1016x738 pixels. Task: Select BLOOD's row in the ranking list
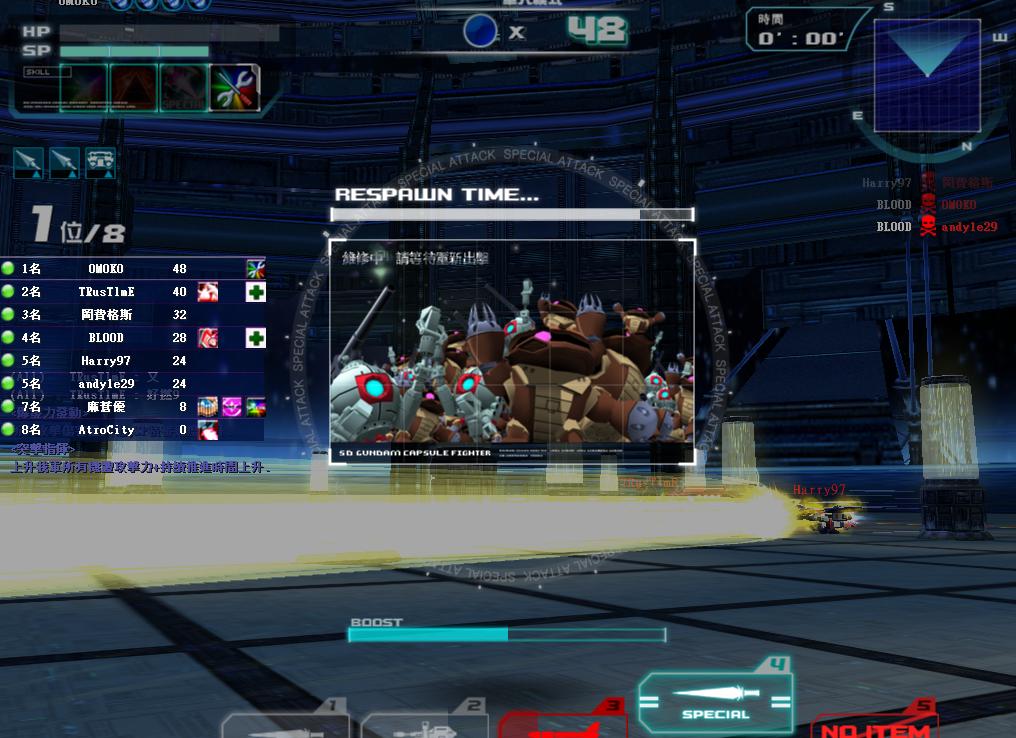[132, 338]
